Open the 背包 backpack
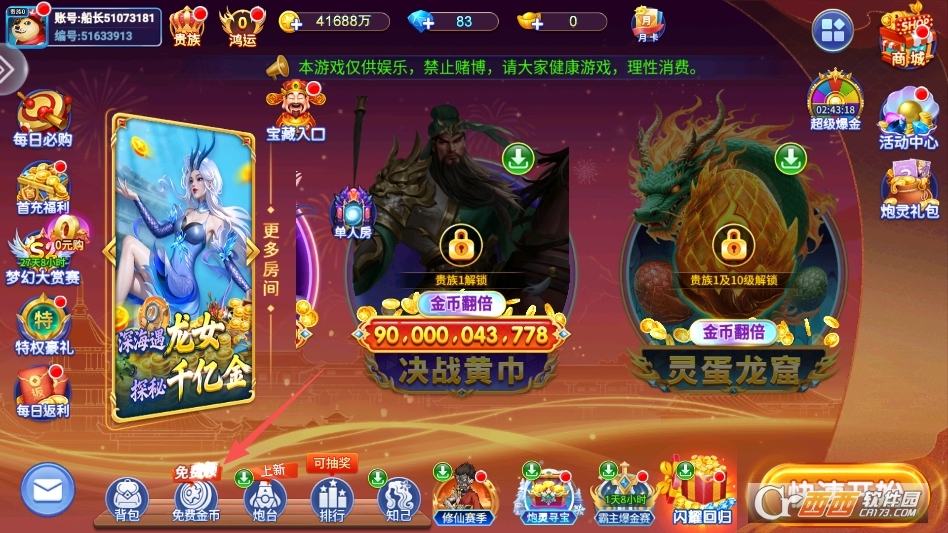 click(127, 498)
